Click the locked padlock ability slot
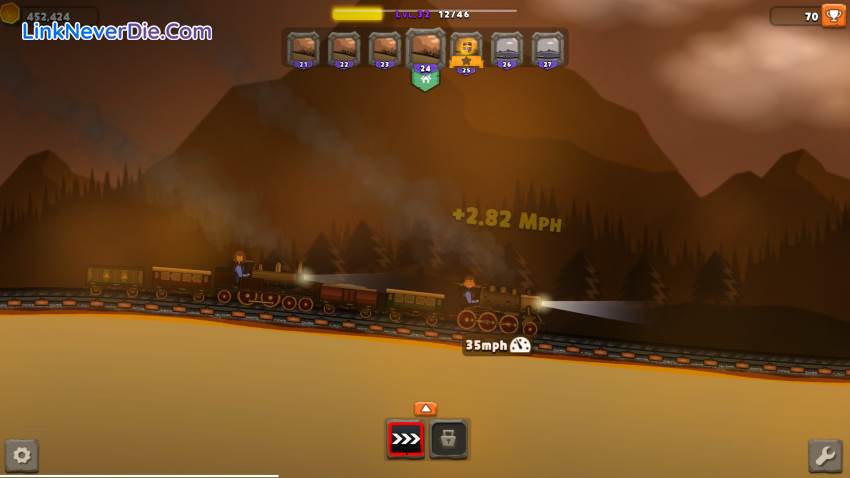The height and width of the screenshot is (478, 850). [449, 439]
